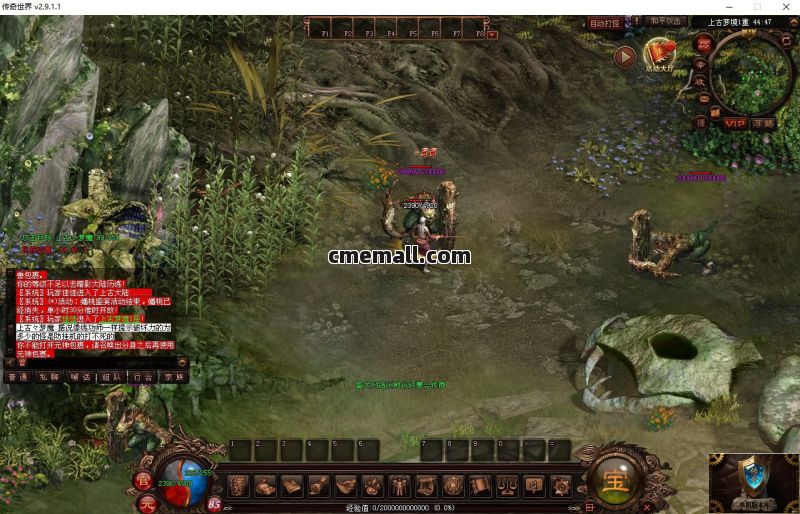
Task: Select the 喊话 shout chat tab
Action: (x=80, y=377)
